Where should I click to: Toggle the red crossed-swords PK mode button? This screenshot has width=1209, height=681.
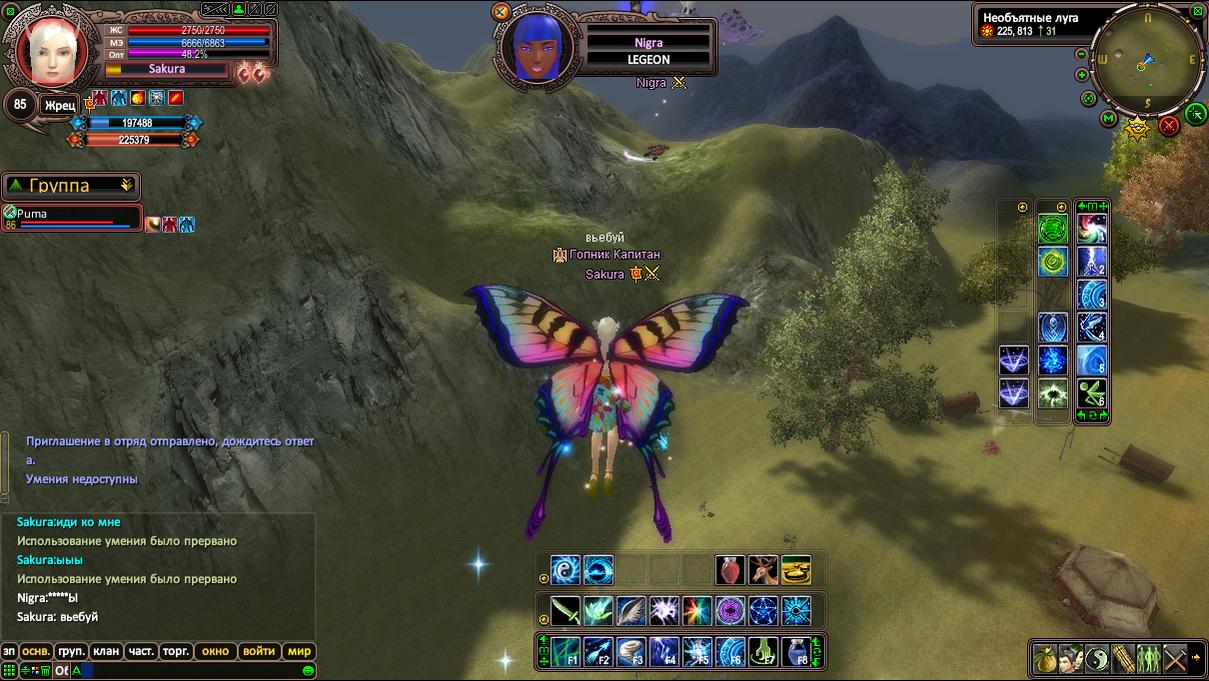point(1168,126)
